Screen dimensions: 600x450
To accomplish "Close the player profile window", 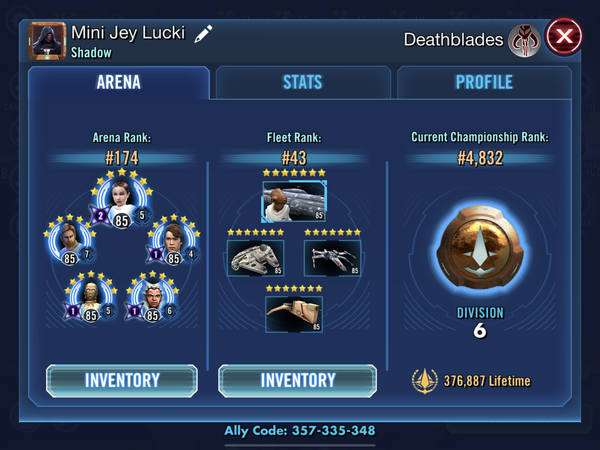I will click(x=564, y=38).
